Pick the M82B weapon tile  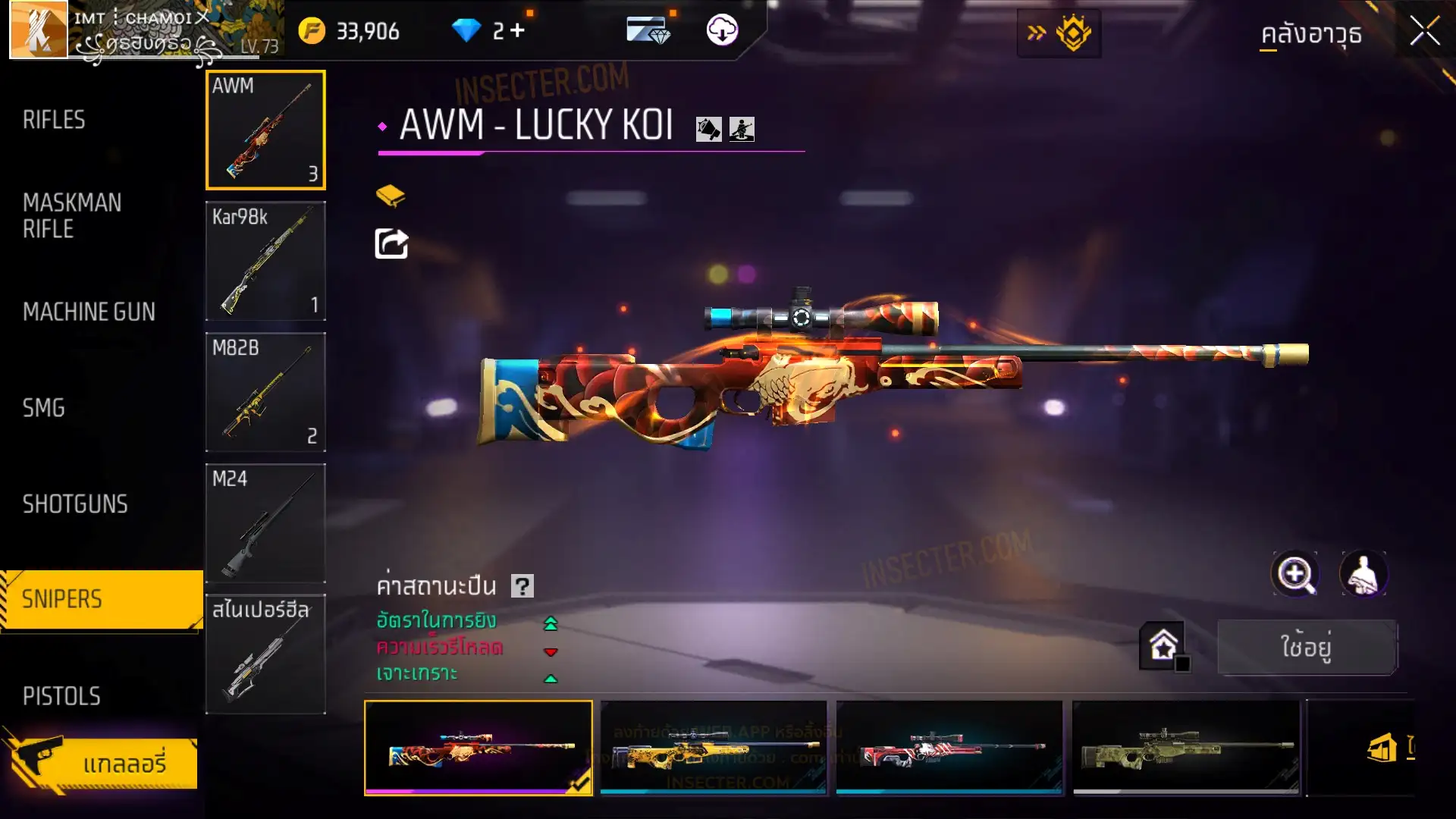pos(265,392)
